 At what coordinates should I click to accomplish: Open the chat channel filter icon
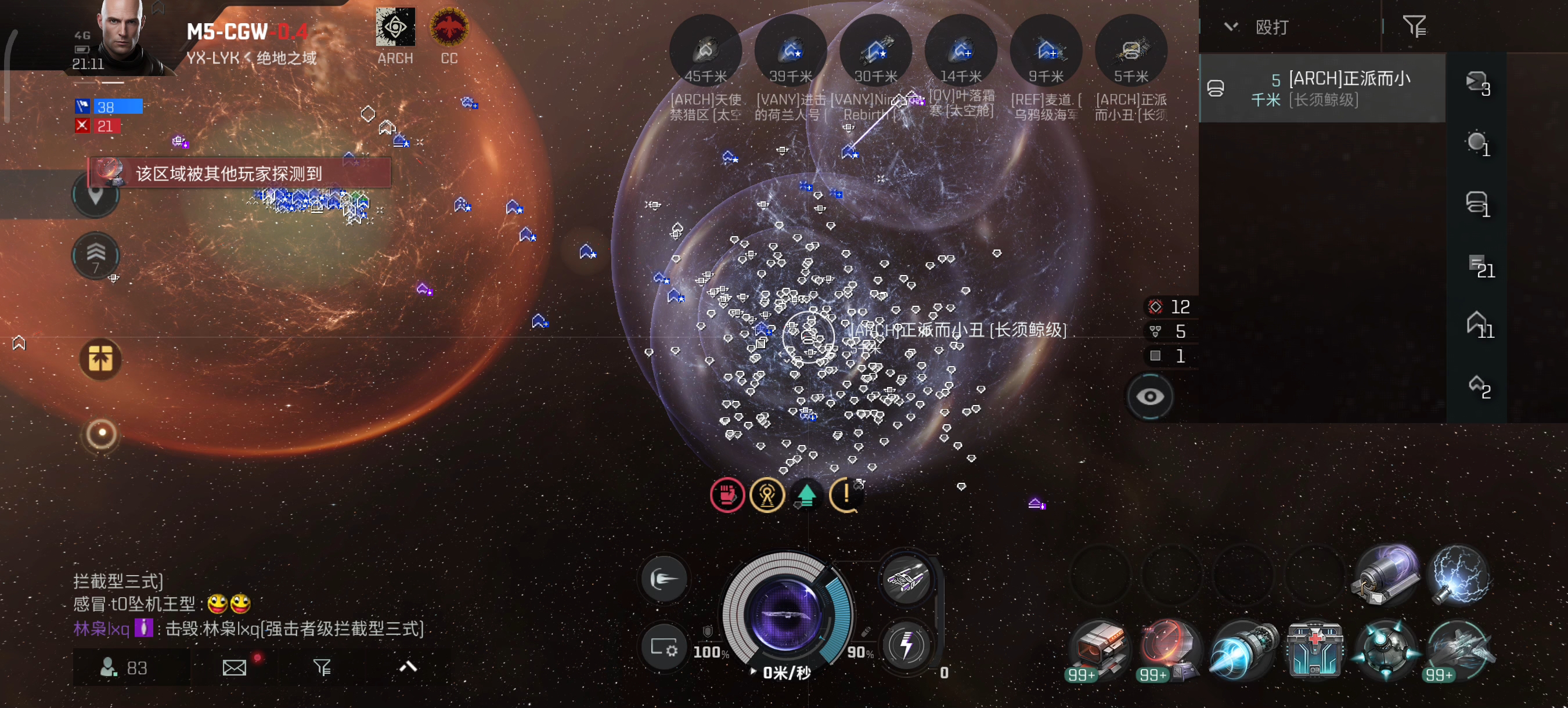tap(322, 668)
